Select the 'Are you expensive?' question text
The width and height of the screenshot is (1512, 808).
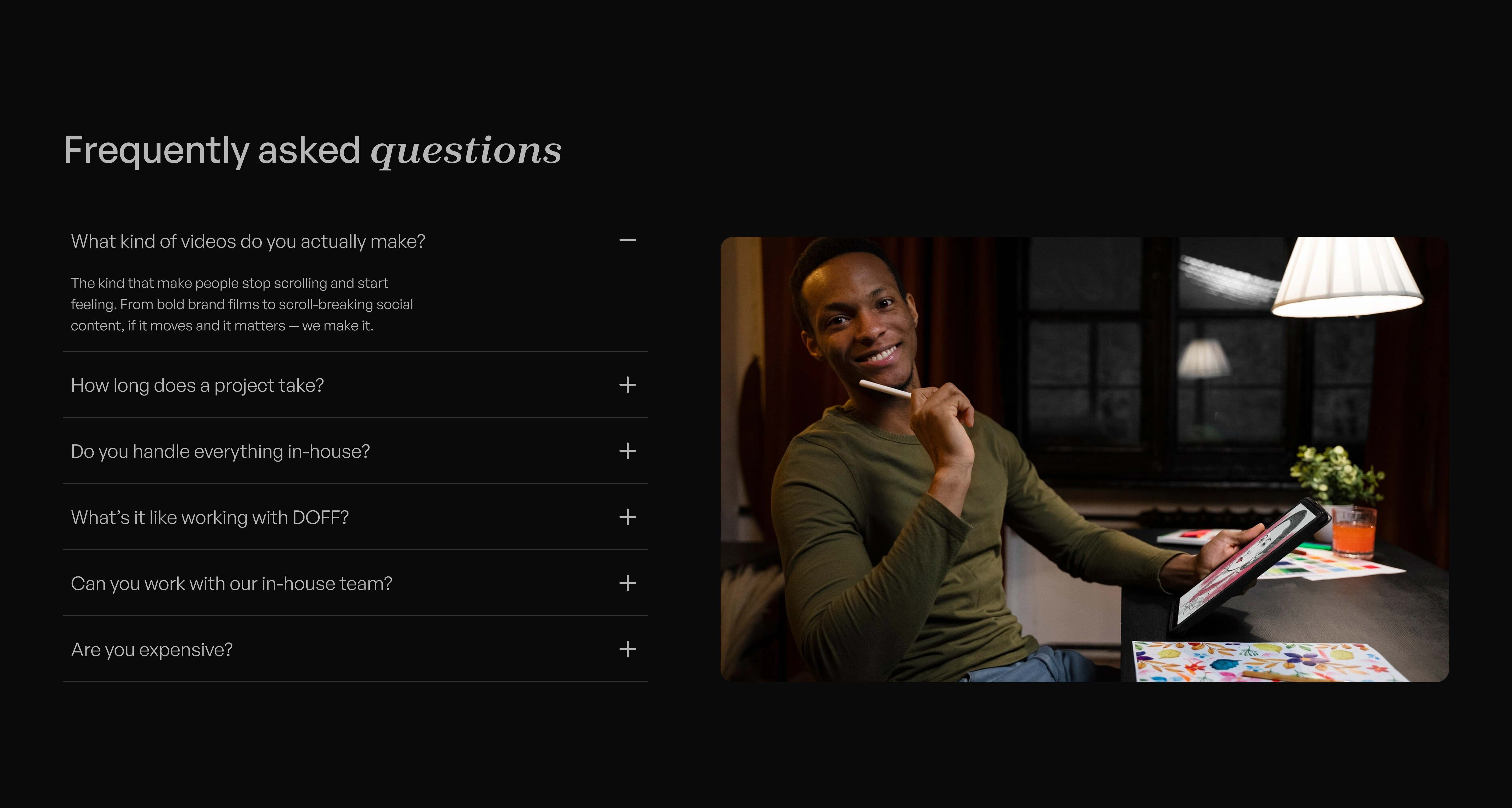click(x=151, y=649)
